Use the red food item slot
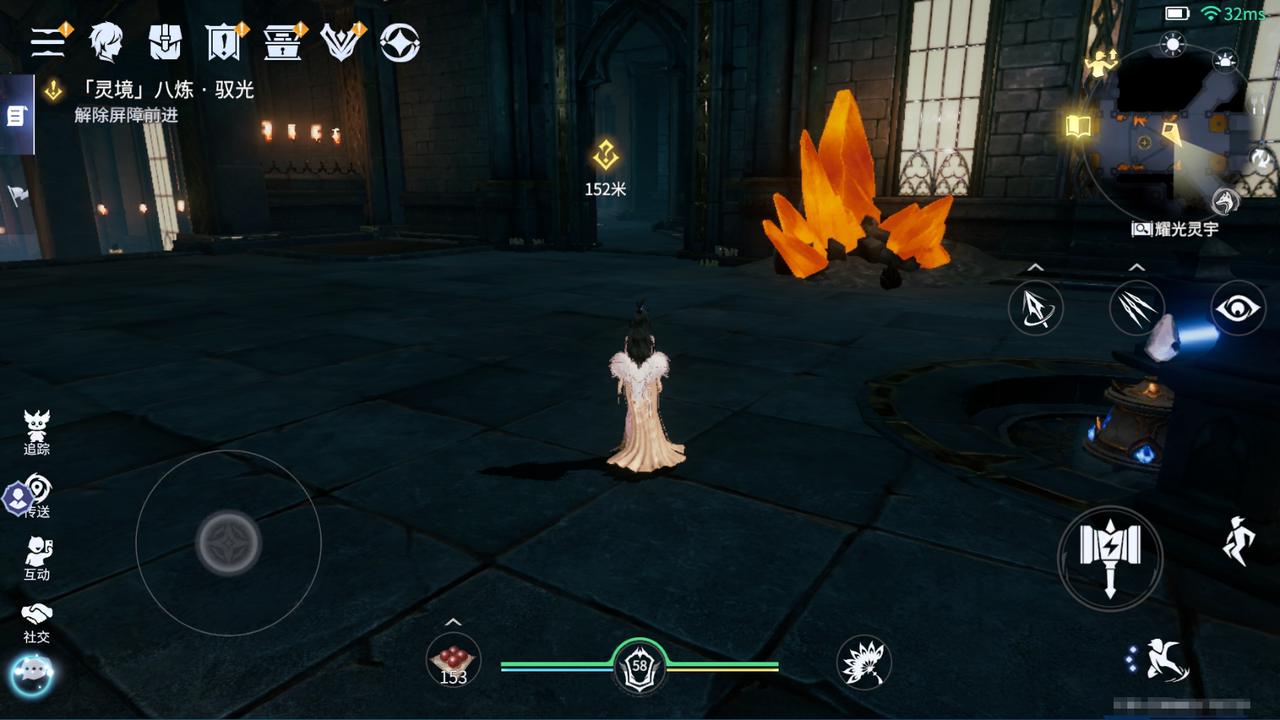1280x720 pixels. (x=453, y=661)
